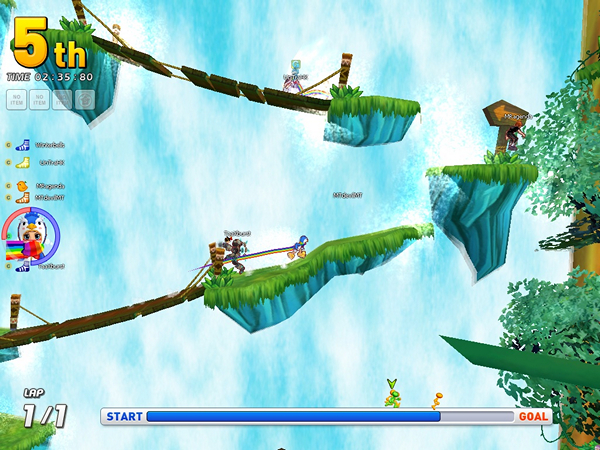Select the orange striped boot racer entry
Screen dimensions: 600x450
(x=22, y=198)
